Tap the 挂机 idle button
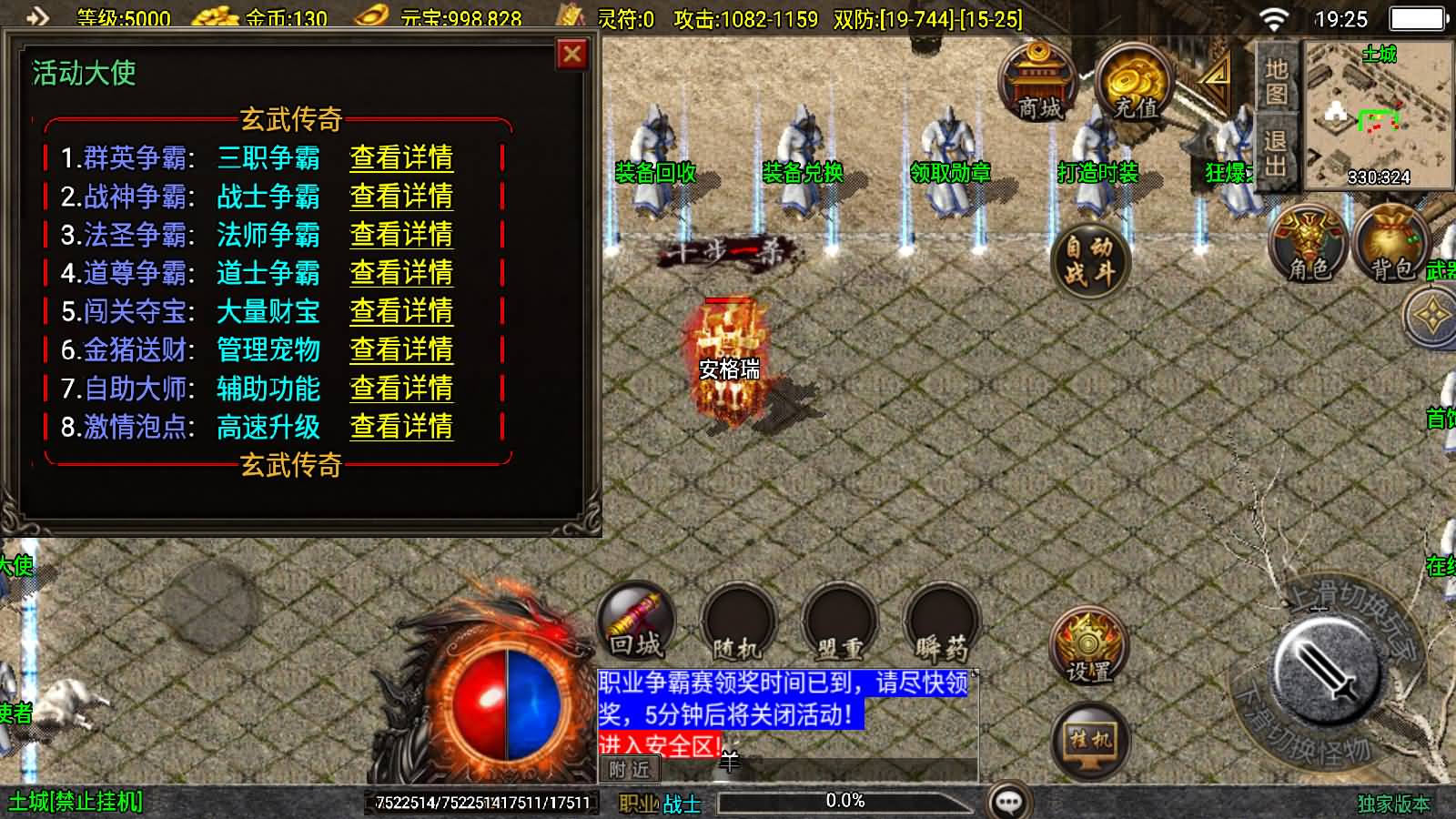This screenshot has width=1456, height=819. point(1089,739)
